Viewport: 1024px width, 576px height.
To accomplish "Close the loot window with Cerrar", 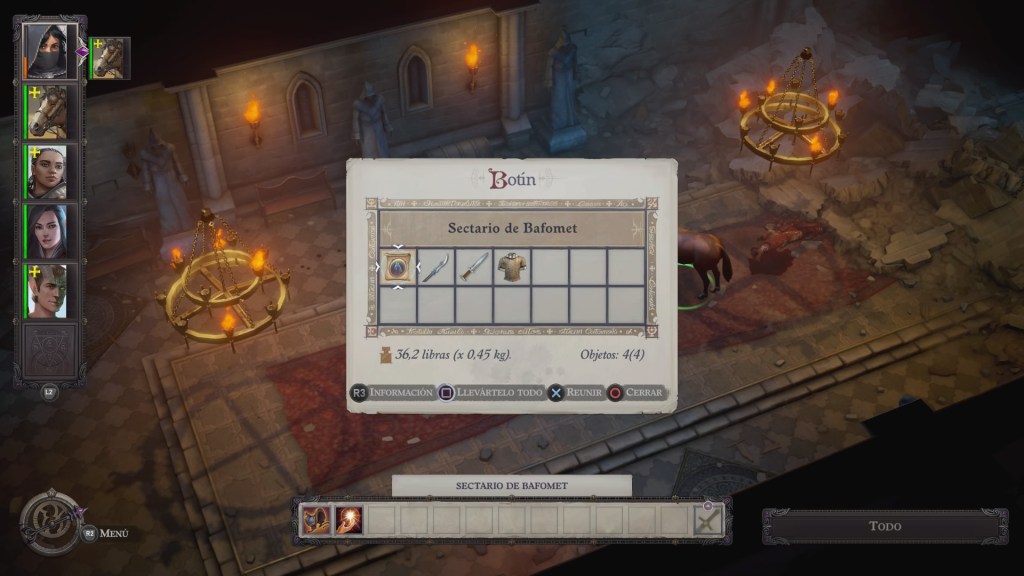I will [x=637, y=393].
